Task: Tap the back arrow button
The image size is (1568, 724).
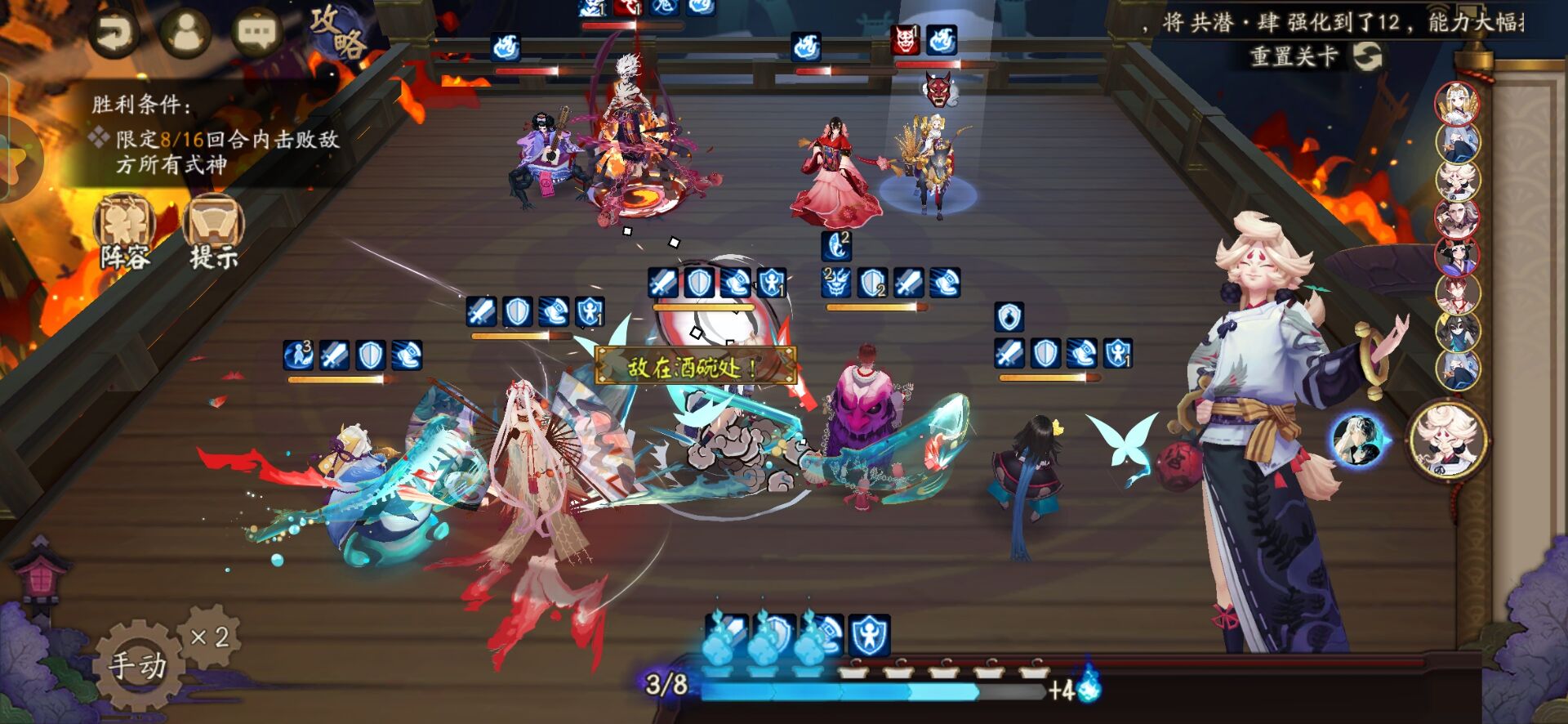Action: [113, 33]
